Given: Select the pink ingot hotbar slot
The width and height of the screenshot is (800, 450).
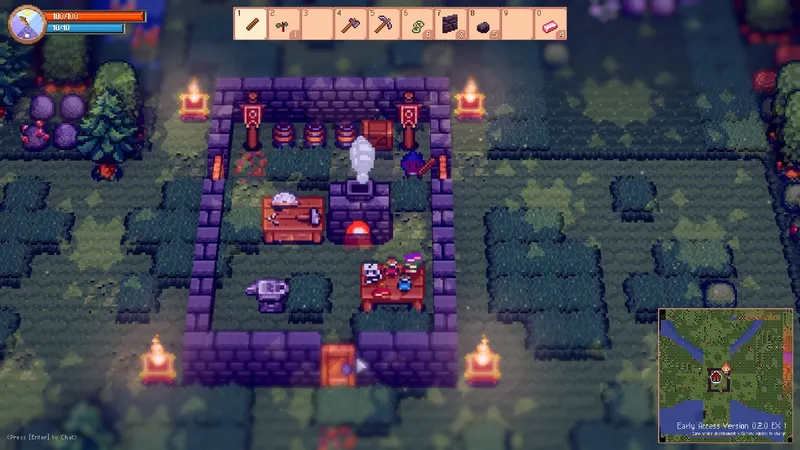Looking at the screenshot, I should point(548,24).
